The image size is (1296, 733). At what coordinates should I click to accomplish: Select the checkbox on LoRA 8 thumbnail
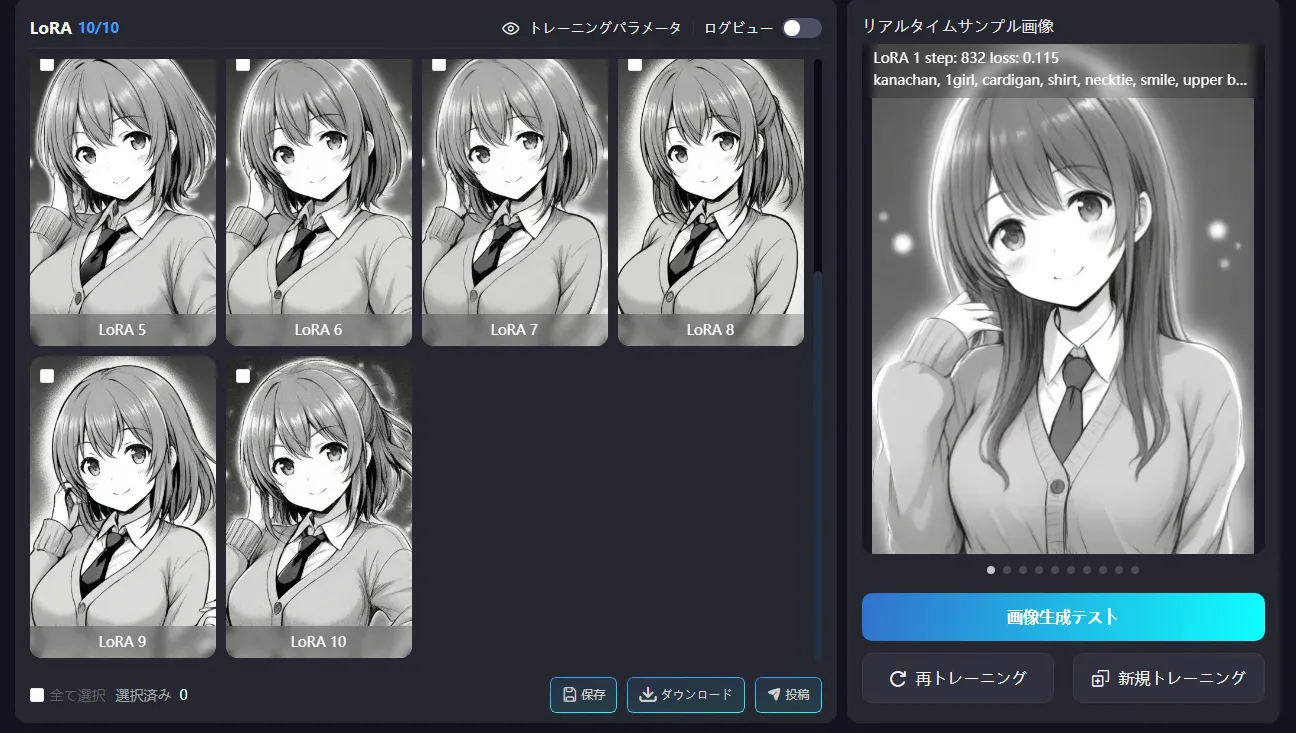tap(633, 65)
